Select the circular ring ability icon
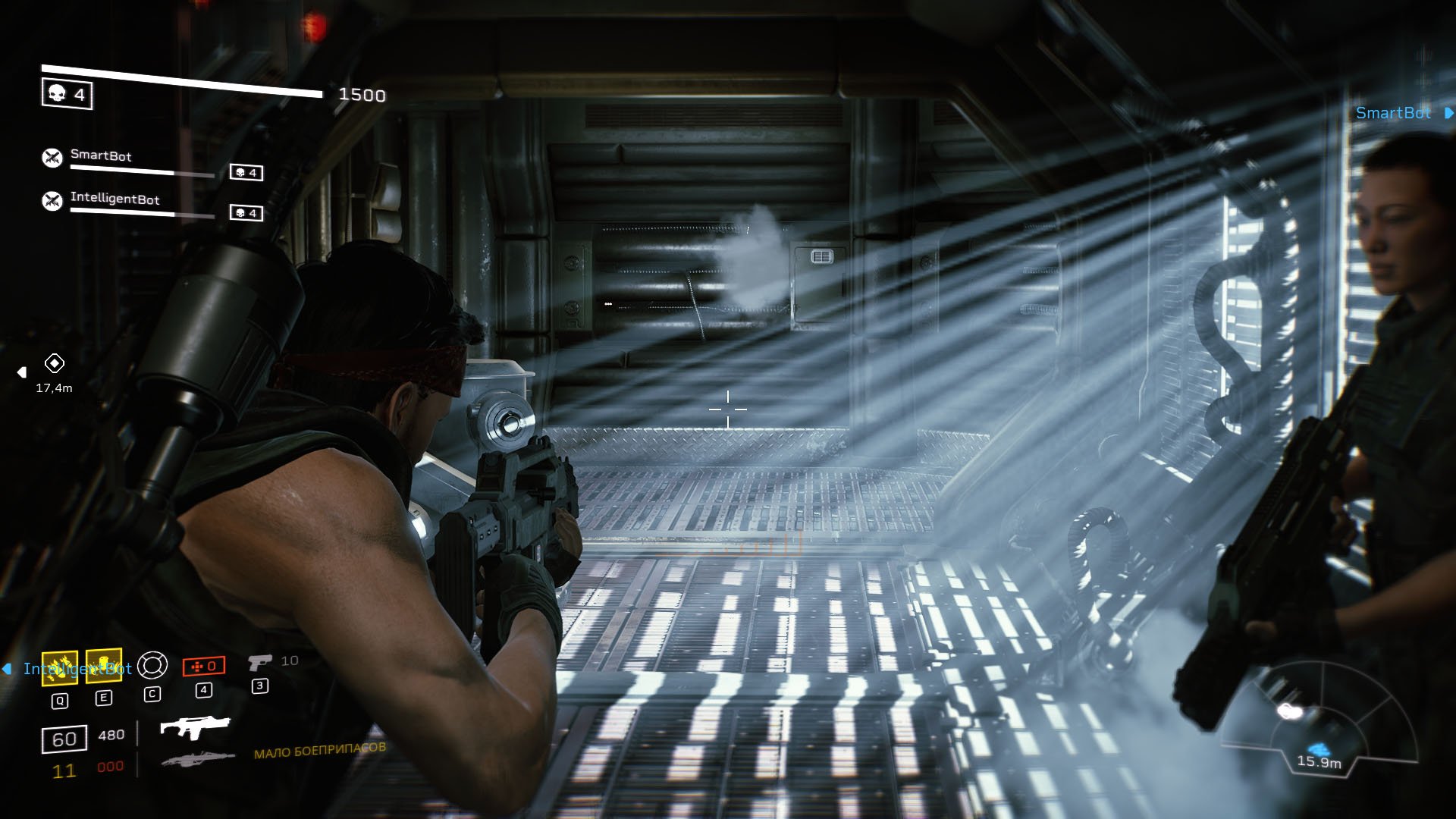 pos(152,665)
